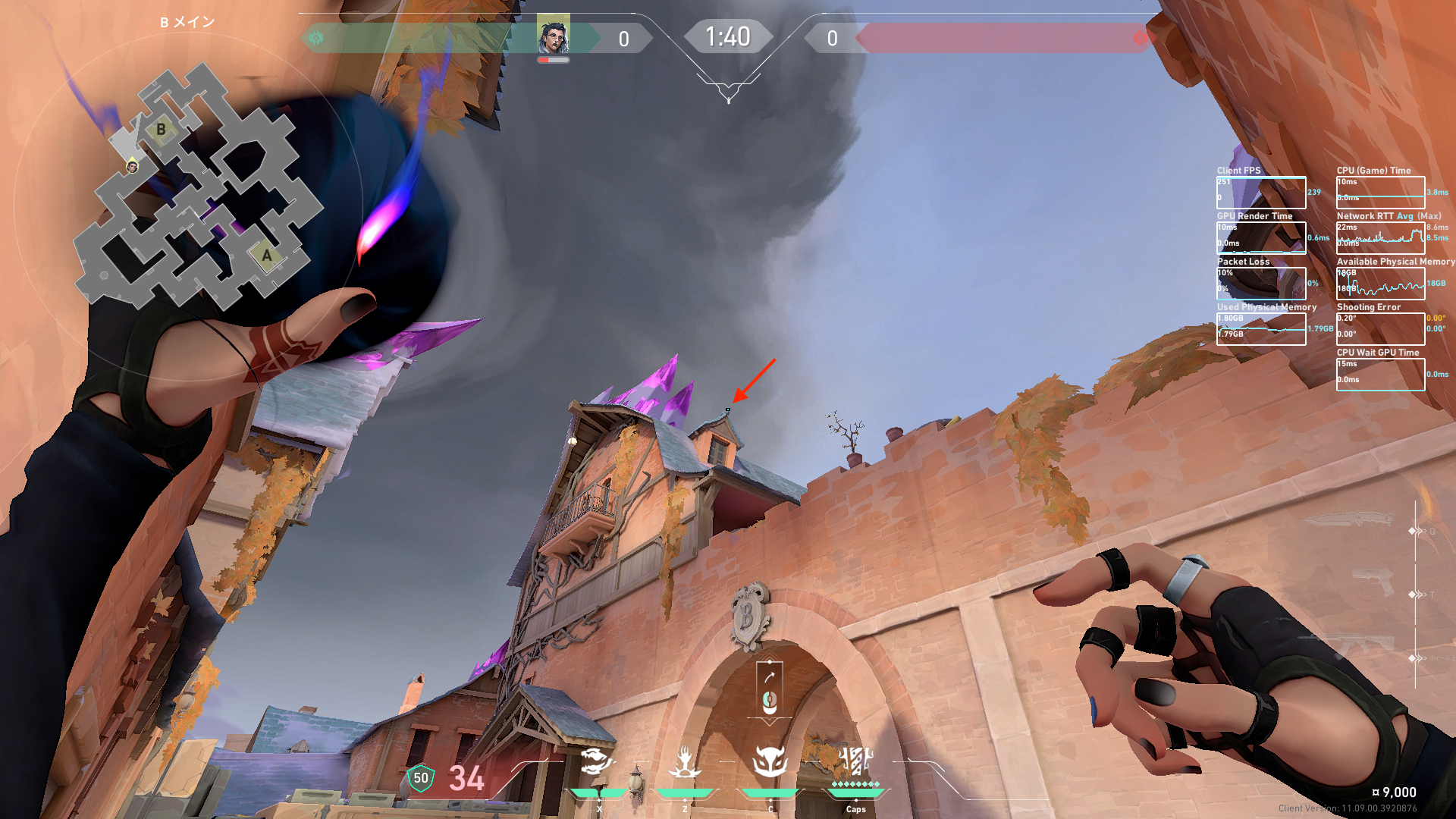Select the player marker on the minimap
The width and height of the screenshot is (1456, 819).
(x=133, y=166)
